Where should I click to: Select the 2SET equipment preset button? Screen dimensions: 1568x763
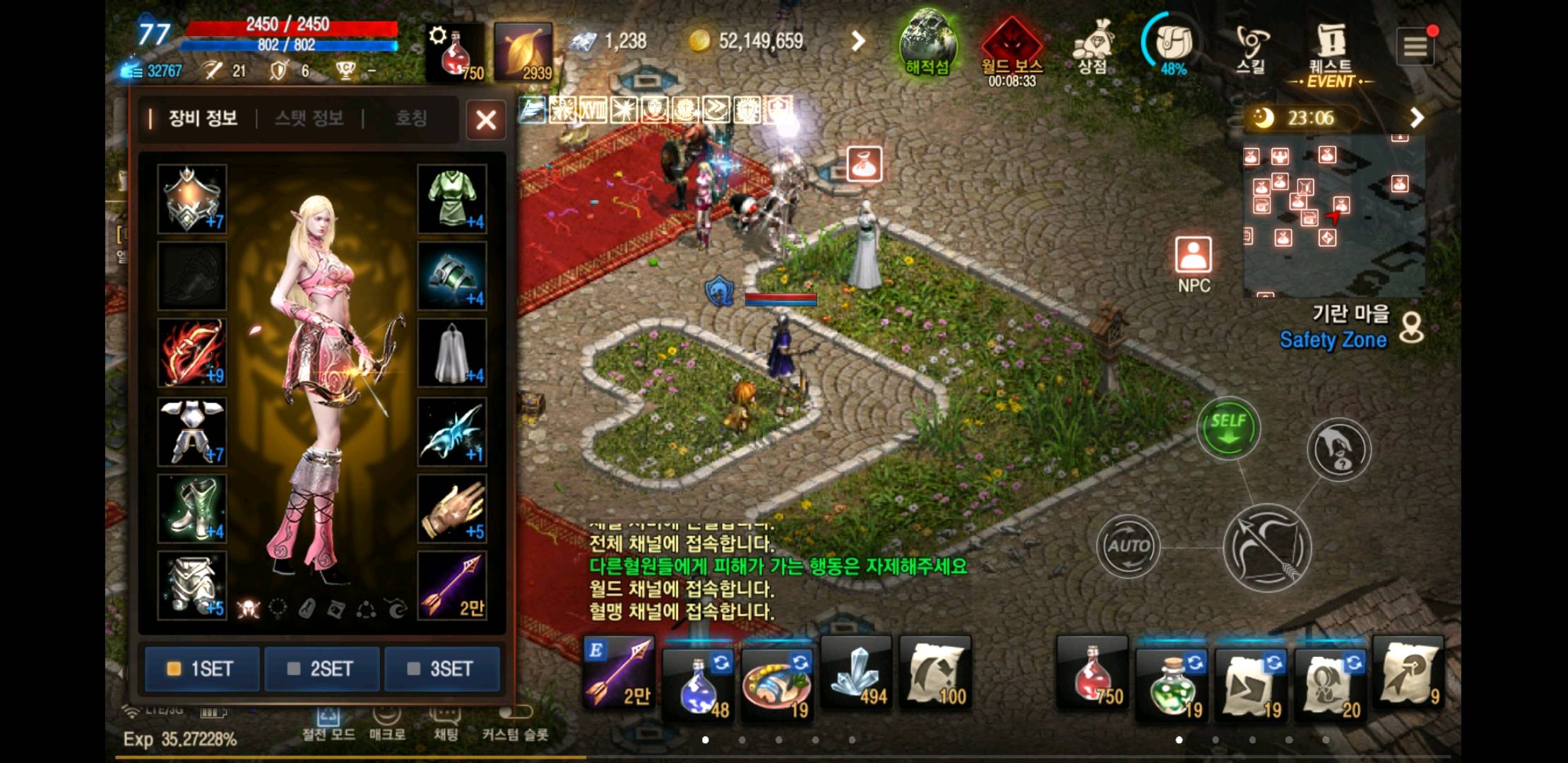(321, 668)
